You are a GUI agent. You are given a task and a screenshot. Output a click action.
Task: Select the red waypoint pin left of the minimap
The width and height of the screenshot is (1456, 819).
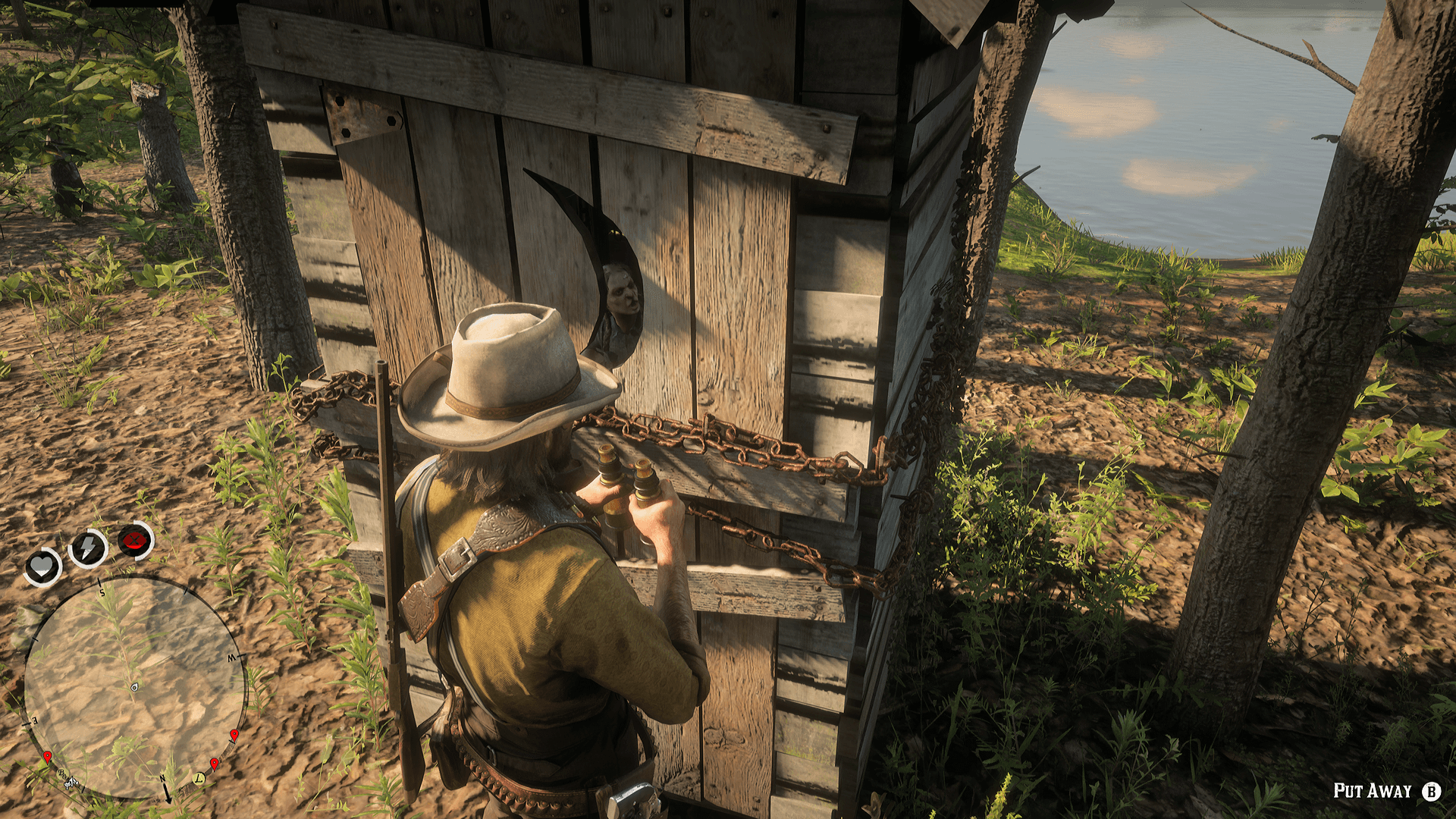pos(48,755)
